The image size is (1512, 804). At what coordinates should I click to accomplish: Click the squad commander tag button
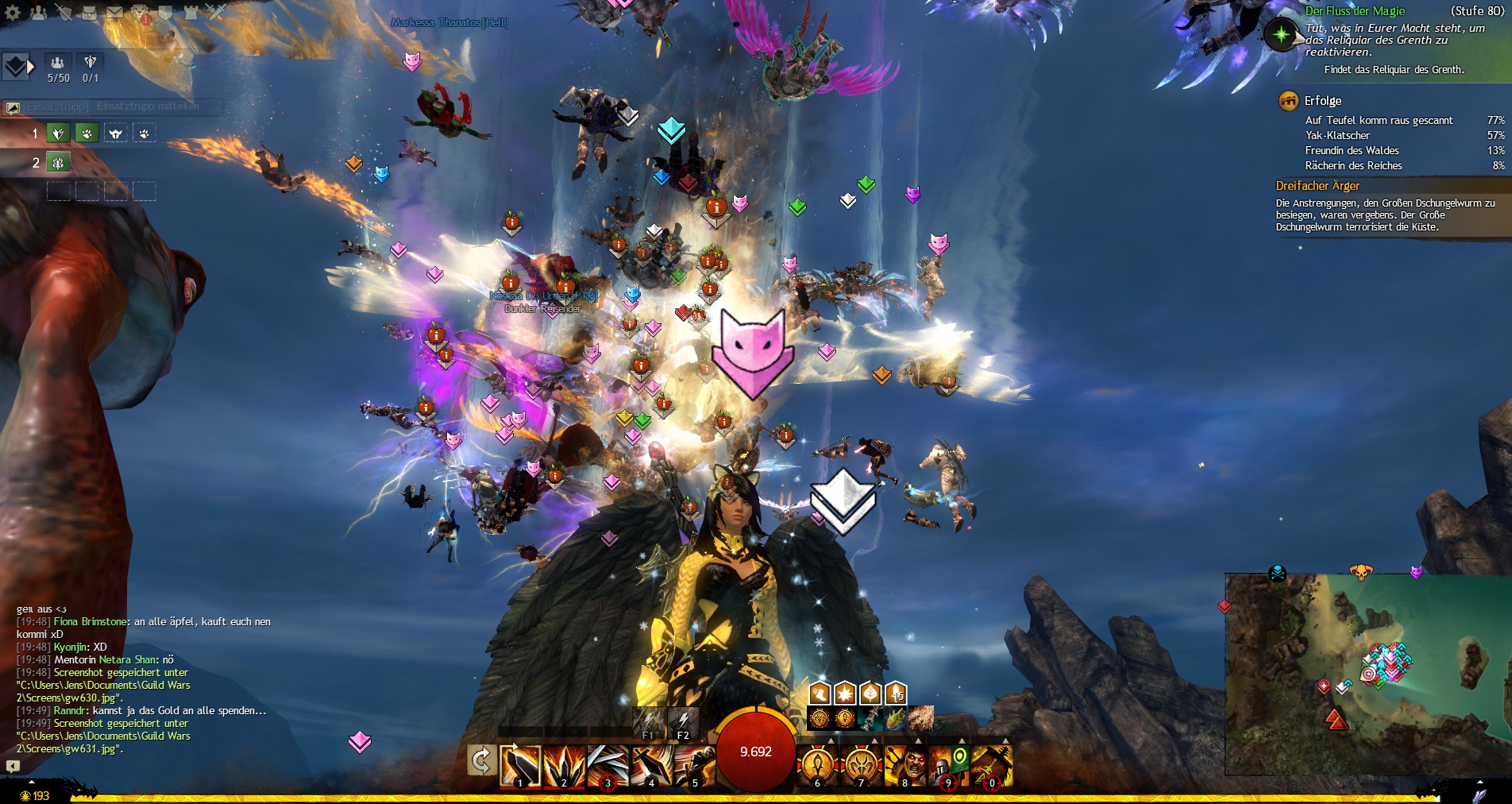(x=16, y=67)
